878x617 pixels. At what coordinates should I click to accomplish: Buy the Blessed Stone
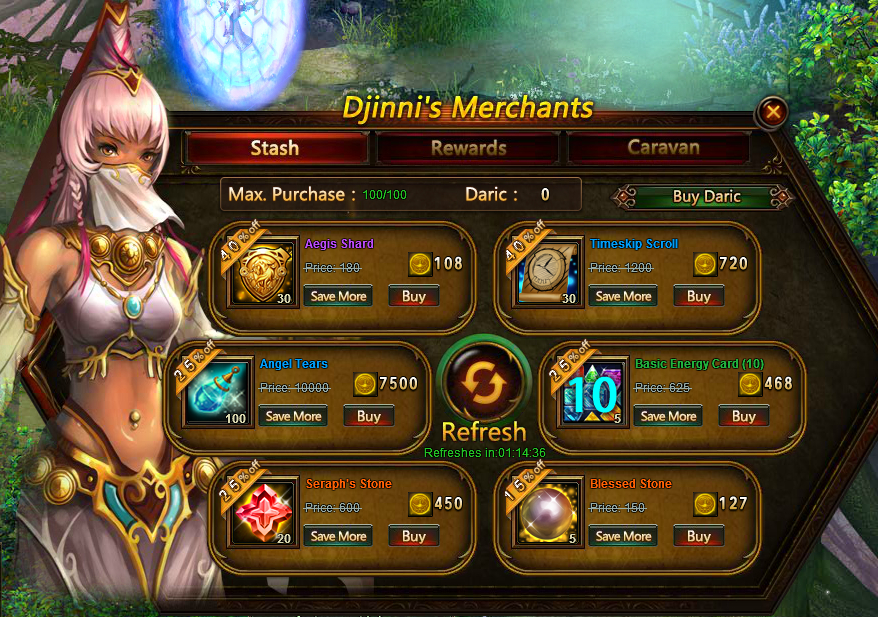coord(698,536)
